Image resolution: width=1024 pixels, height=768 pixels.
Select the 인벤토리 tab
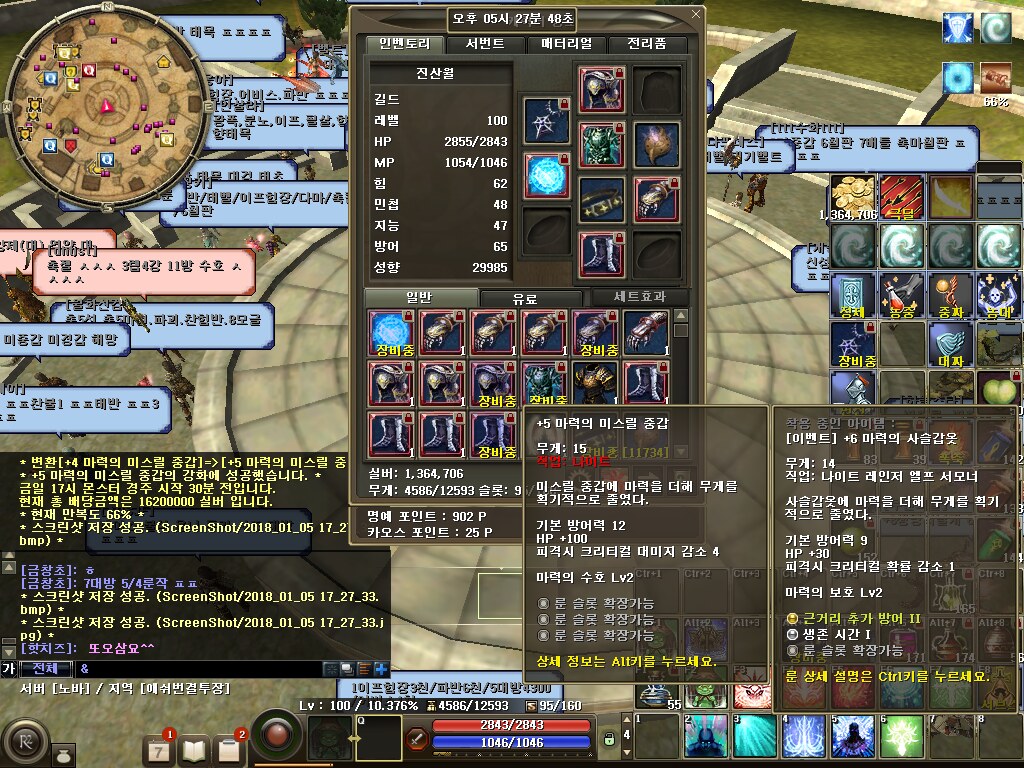click(402, 44)
